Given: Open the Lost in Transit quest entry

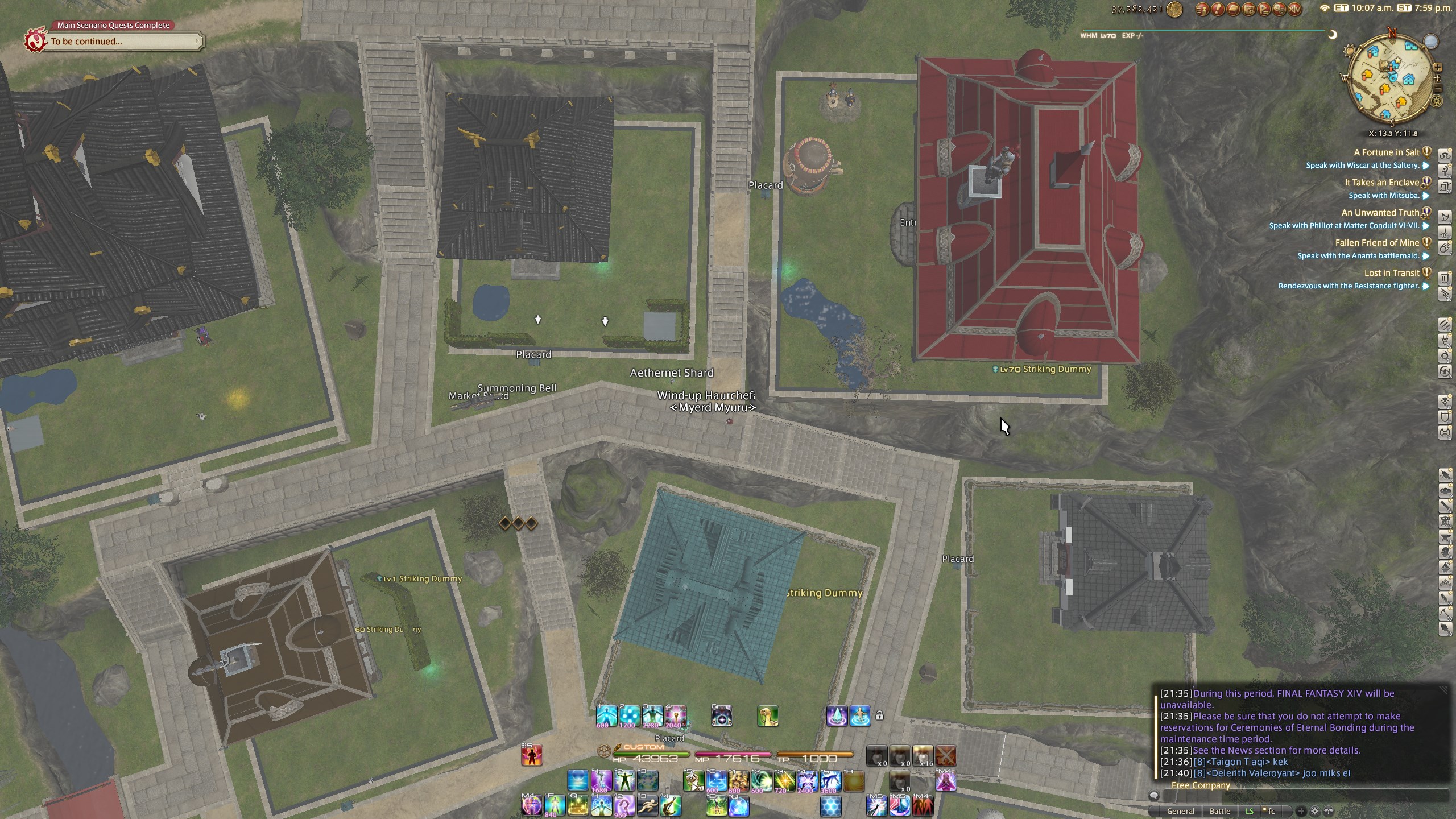Looking at the screenshot, I should click(1391, 273).
